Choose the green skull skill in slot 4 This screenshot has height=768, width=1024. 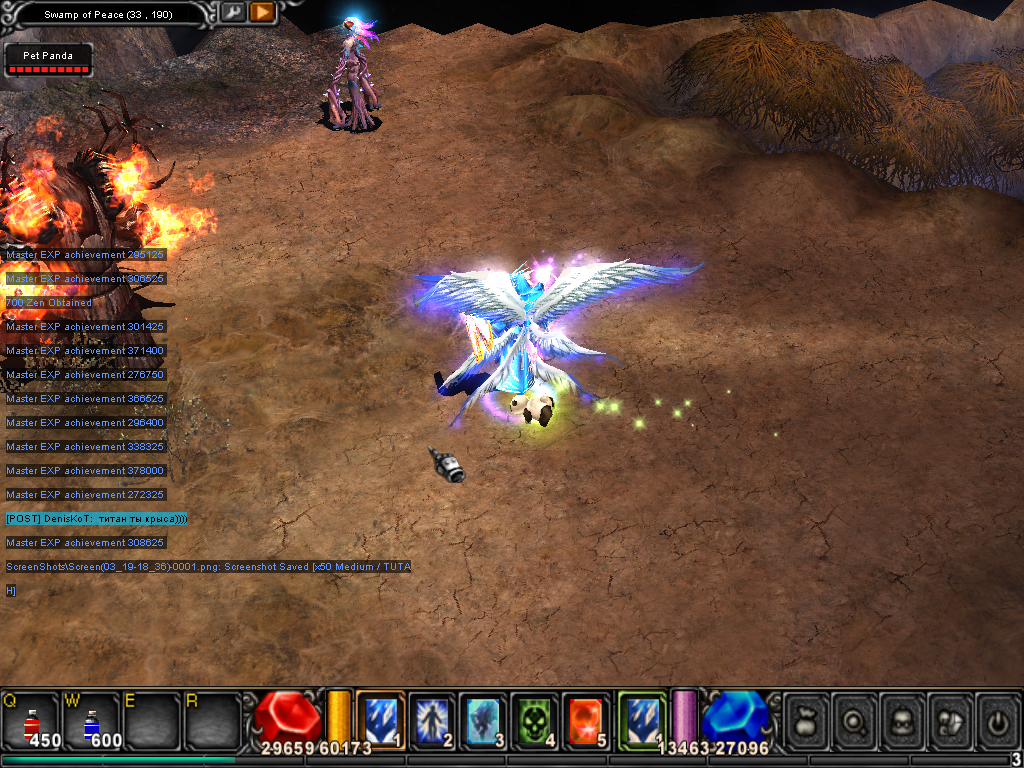(535, 719)
